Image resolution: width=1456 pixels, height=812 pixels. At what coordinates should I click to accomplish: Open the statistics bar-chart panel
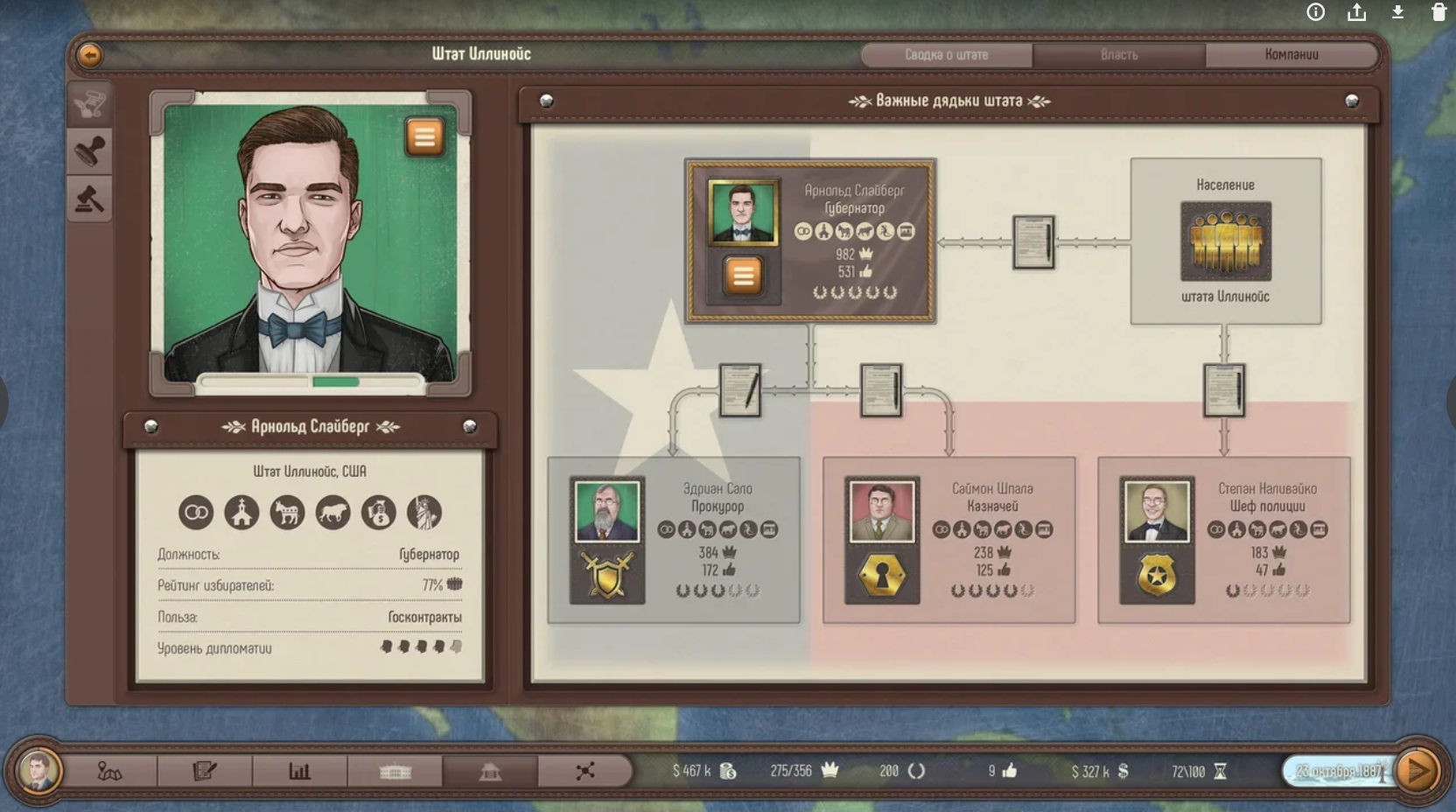pos(299,773)
